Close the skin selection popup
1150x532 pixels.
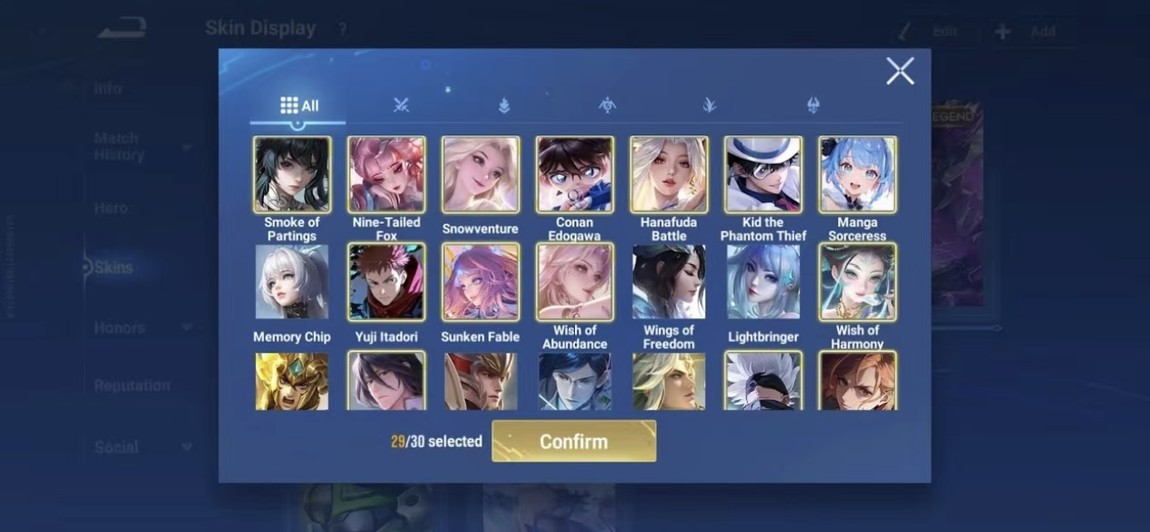[x=899, y=71]
